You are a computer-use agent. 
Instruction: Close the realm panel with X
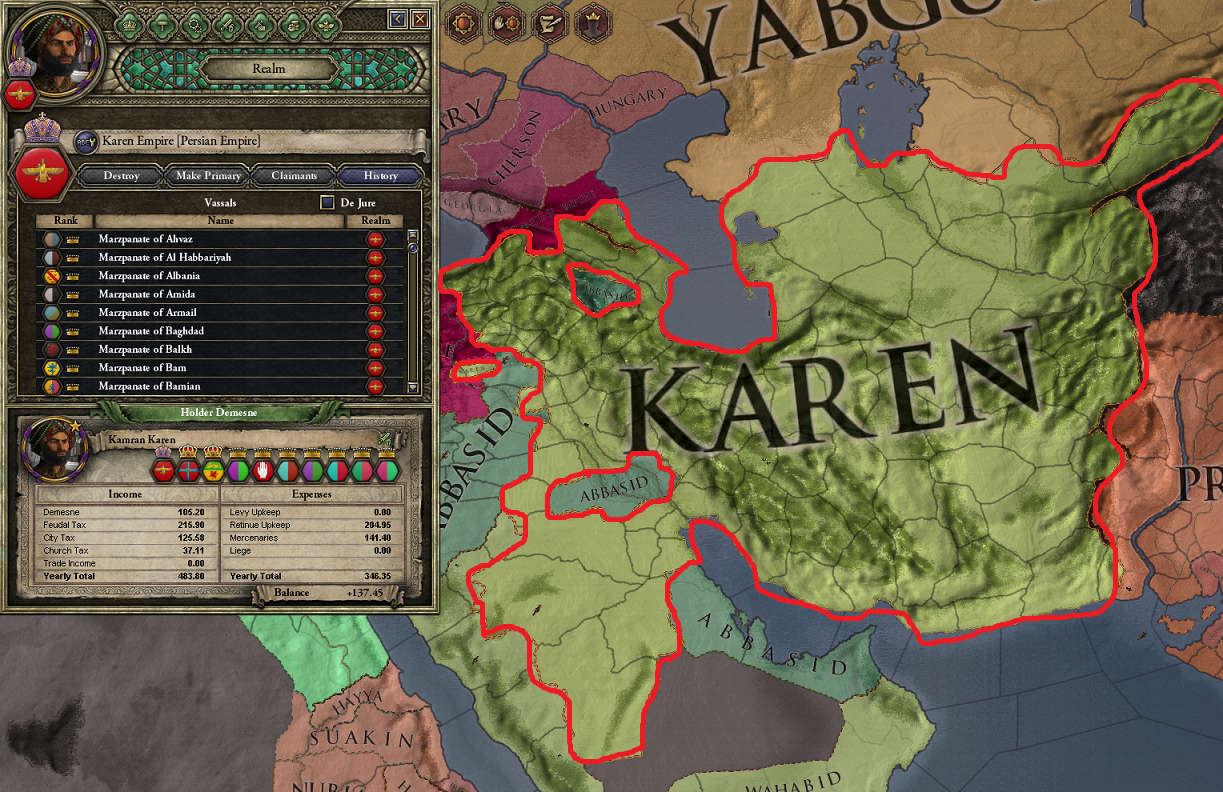tap(420, 19)
